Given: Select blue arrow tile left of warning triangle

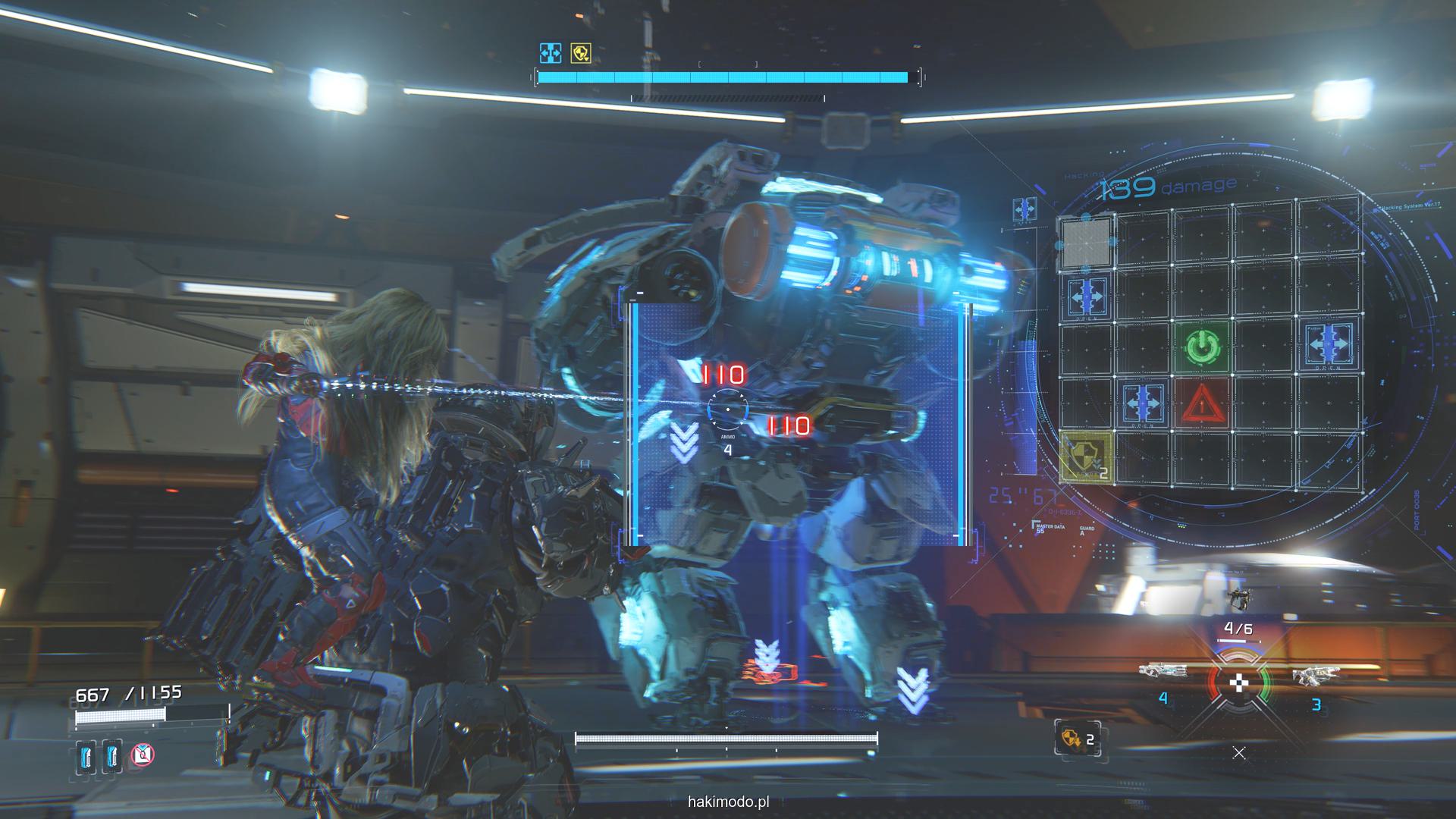Looking at the screenshot, I should [1144, 401].
